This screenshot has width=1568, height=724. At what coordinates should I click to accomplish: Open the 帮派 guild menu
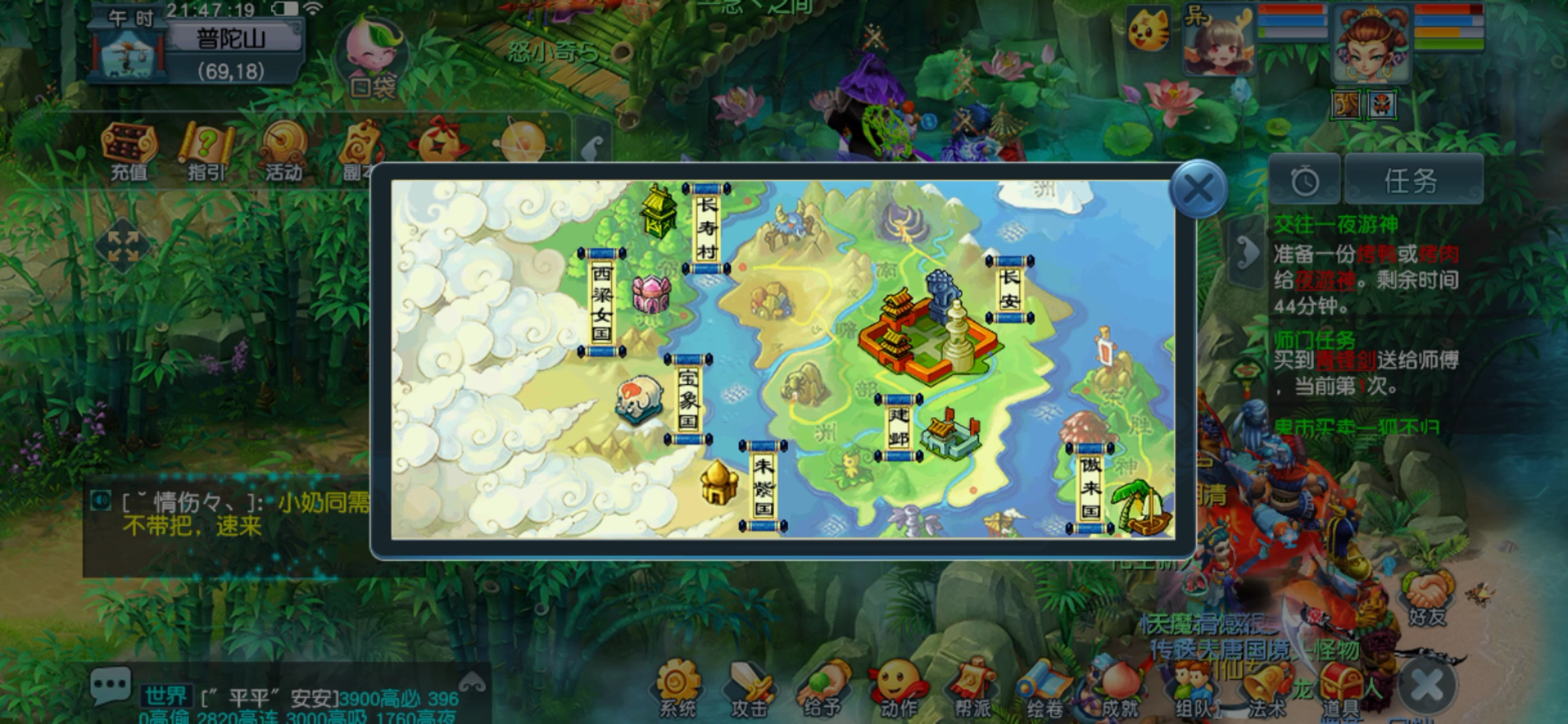(972, 688)
